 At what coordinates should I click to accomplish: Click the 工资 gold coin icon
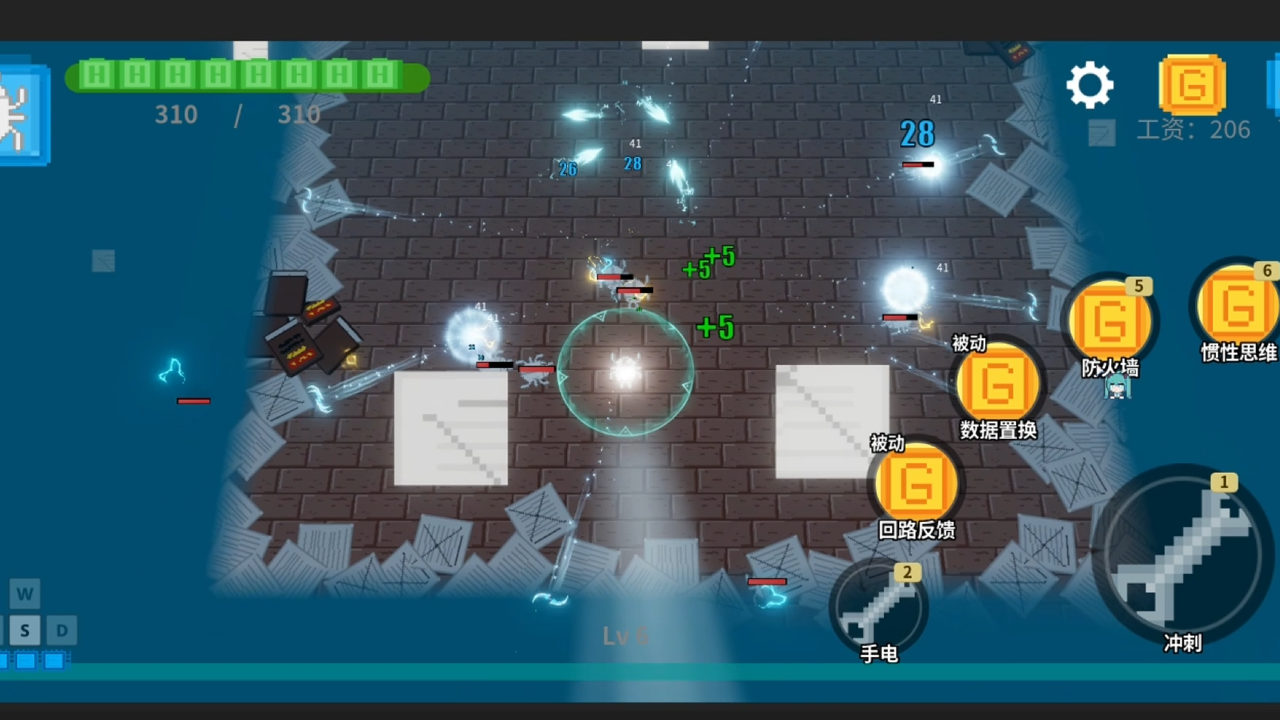point(1194,85)
